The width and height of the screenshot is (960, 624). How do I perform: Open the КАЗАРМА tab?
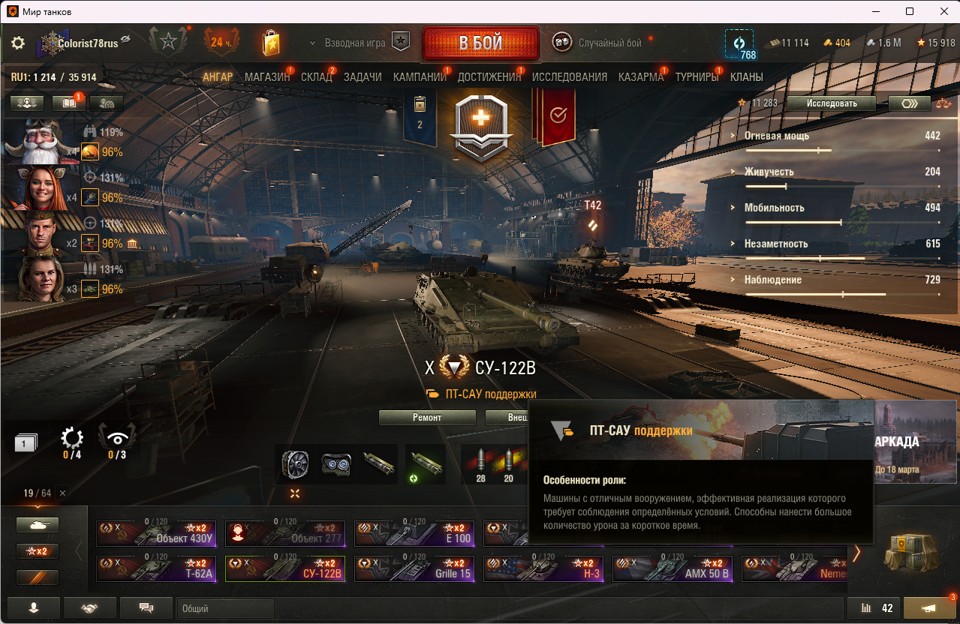point(640,77)
